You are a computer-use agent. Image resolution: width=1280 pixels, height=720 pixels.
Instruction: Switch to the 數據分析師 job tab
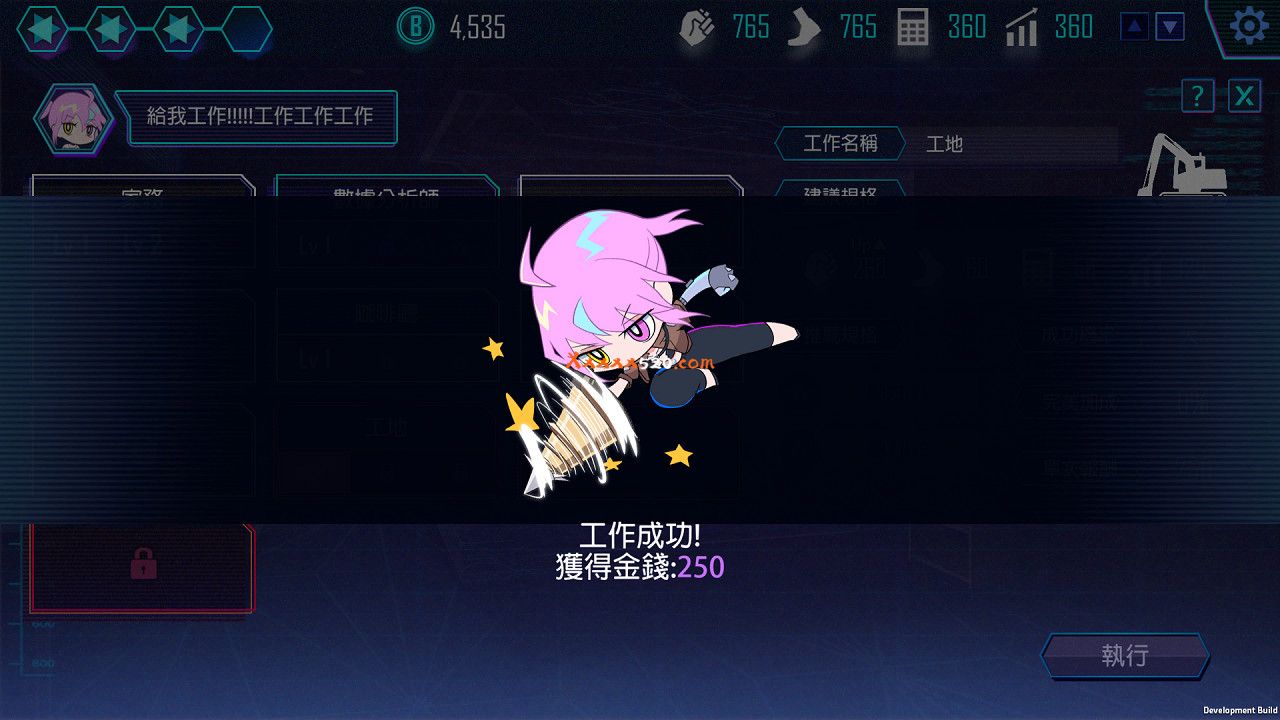pyautogui.click(x=384, y=192)
